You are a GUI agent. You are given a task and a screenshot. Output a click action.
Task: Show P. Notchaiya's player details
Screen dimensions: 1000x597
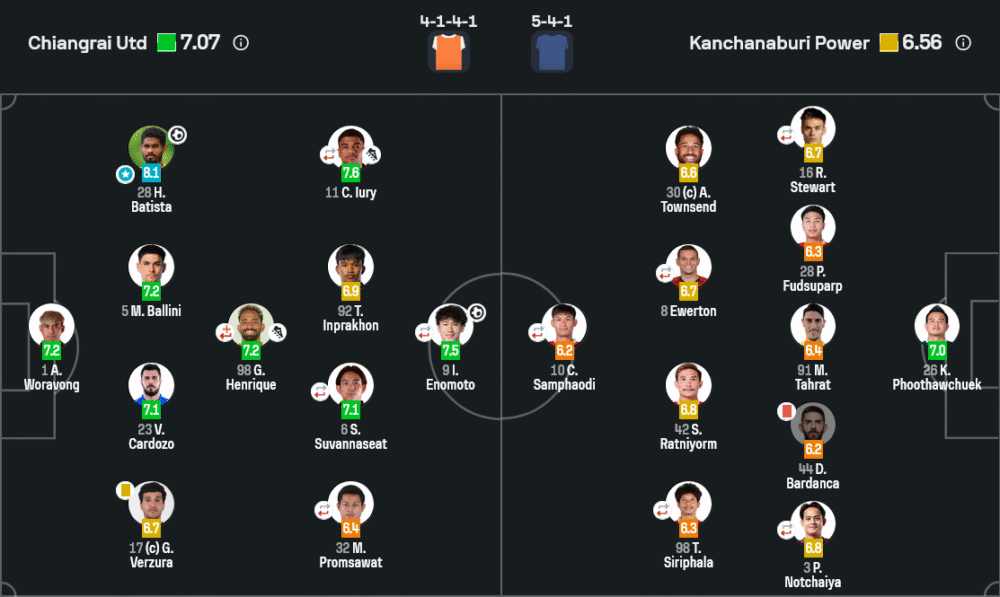point(812,524)
